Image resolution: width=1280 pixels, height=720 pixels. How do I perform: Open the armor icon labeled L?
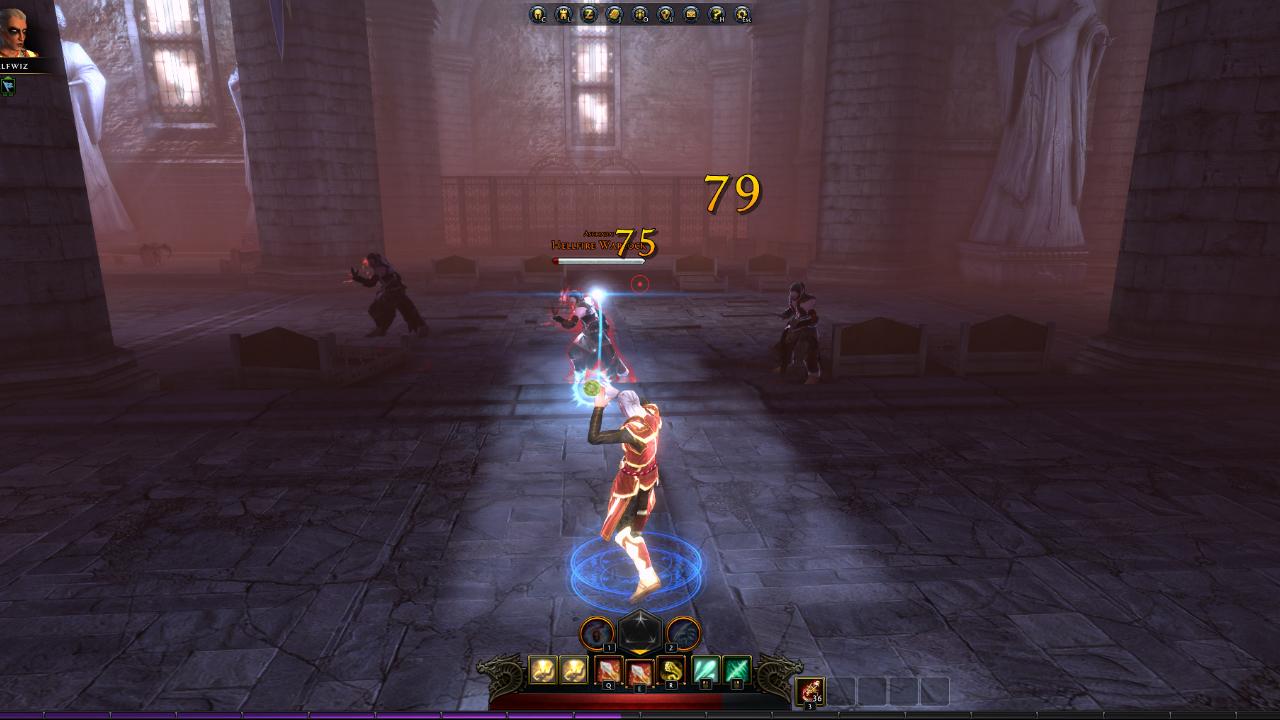pos(564,15)
